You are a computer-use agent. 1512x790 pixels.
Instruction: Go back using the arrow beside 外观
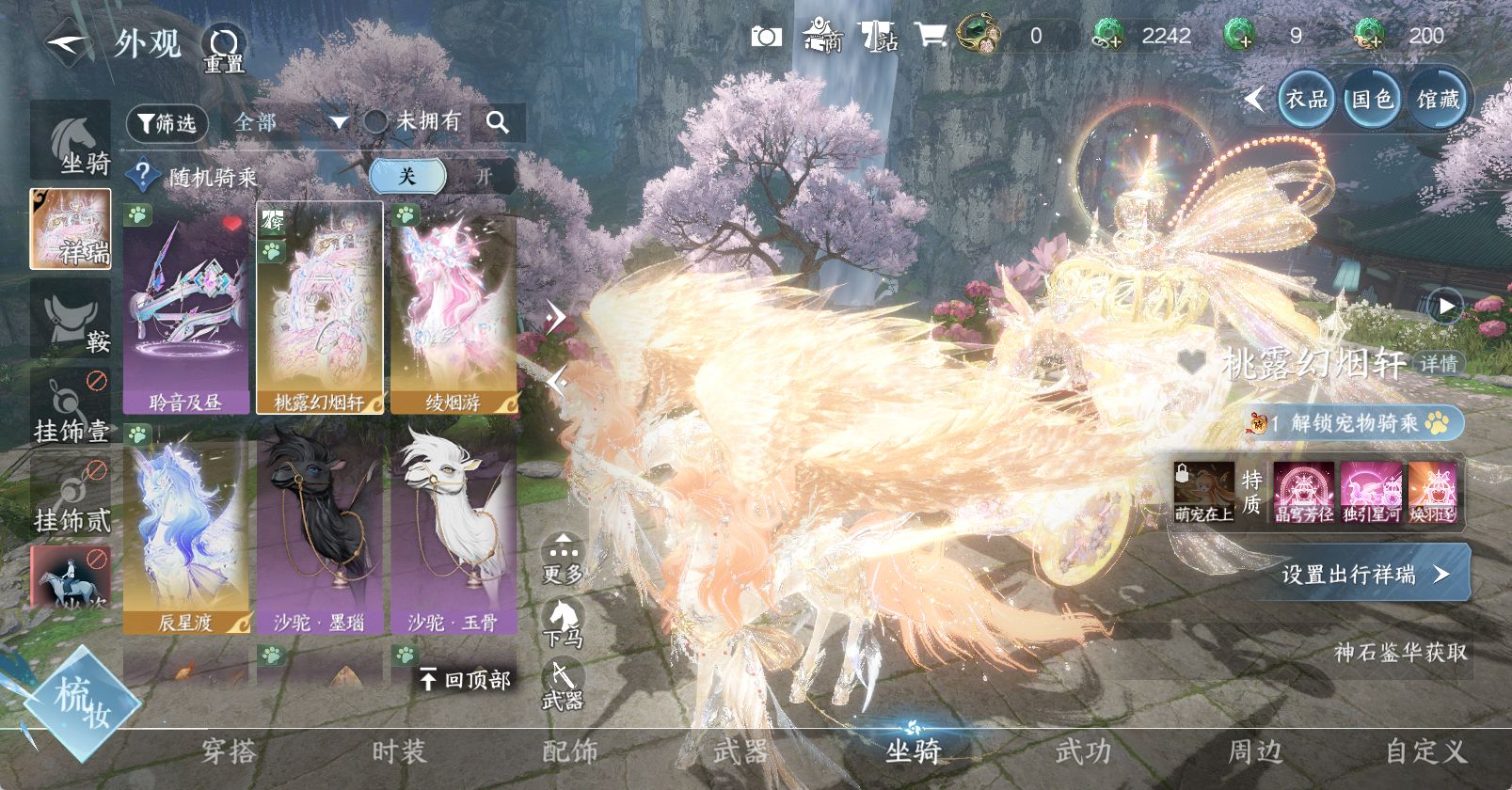click(x=66, y=44)
